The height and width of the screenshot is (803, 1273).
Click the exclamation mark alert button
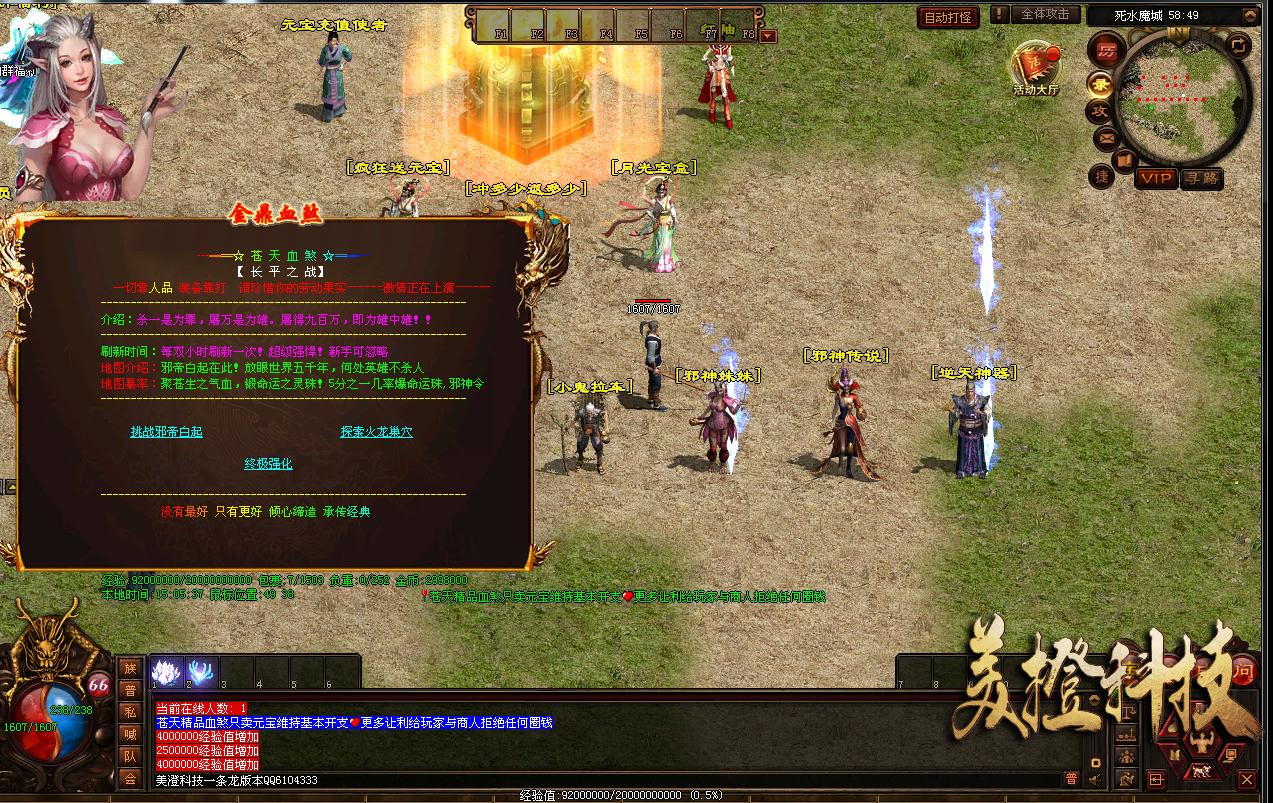point(999,14)
